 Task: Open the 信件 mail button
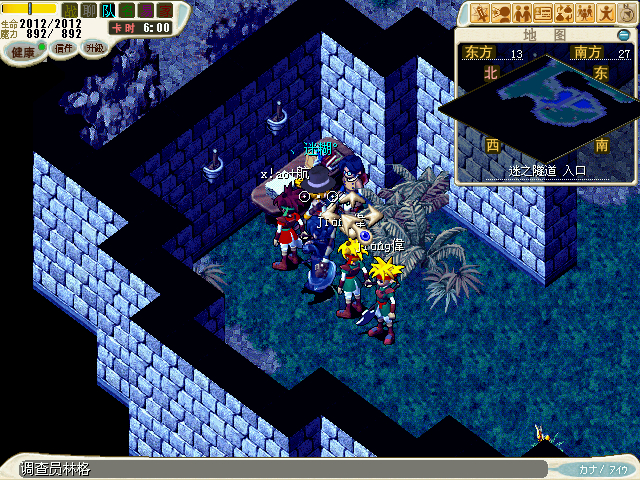[64, 48]
